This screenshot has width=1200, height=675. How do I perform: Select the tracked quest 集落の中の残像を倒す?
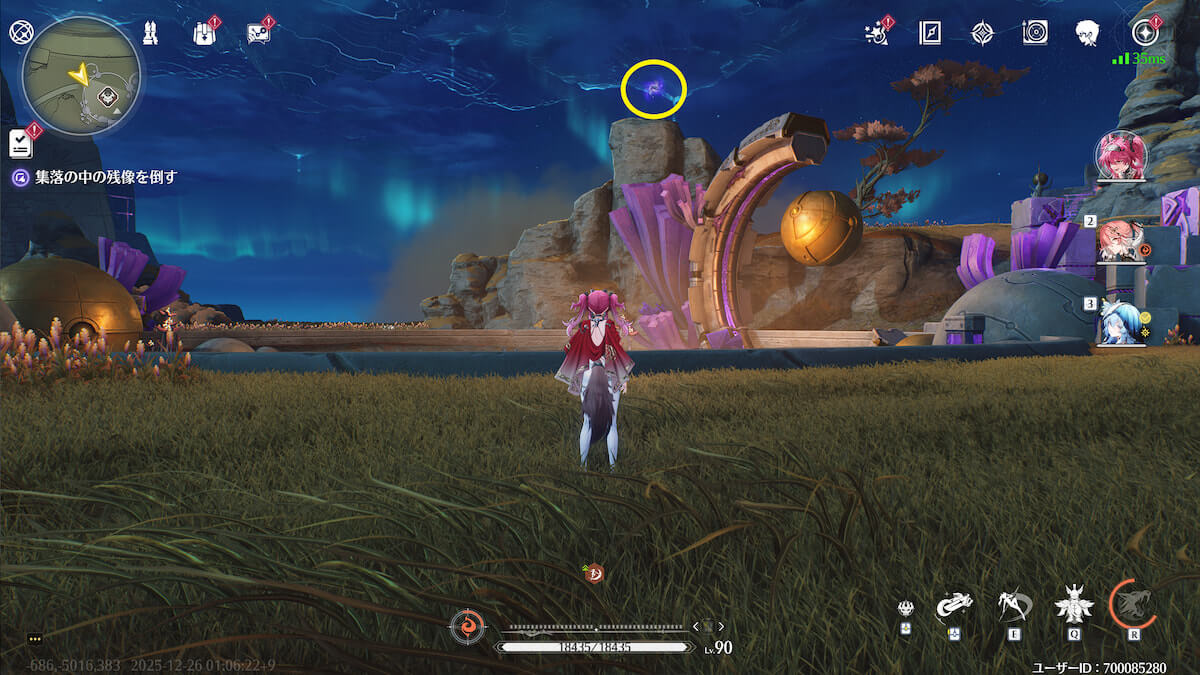point(95,177)
